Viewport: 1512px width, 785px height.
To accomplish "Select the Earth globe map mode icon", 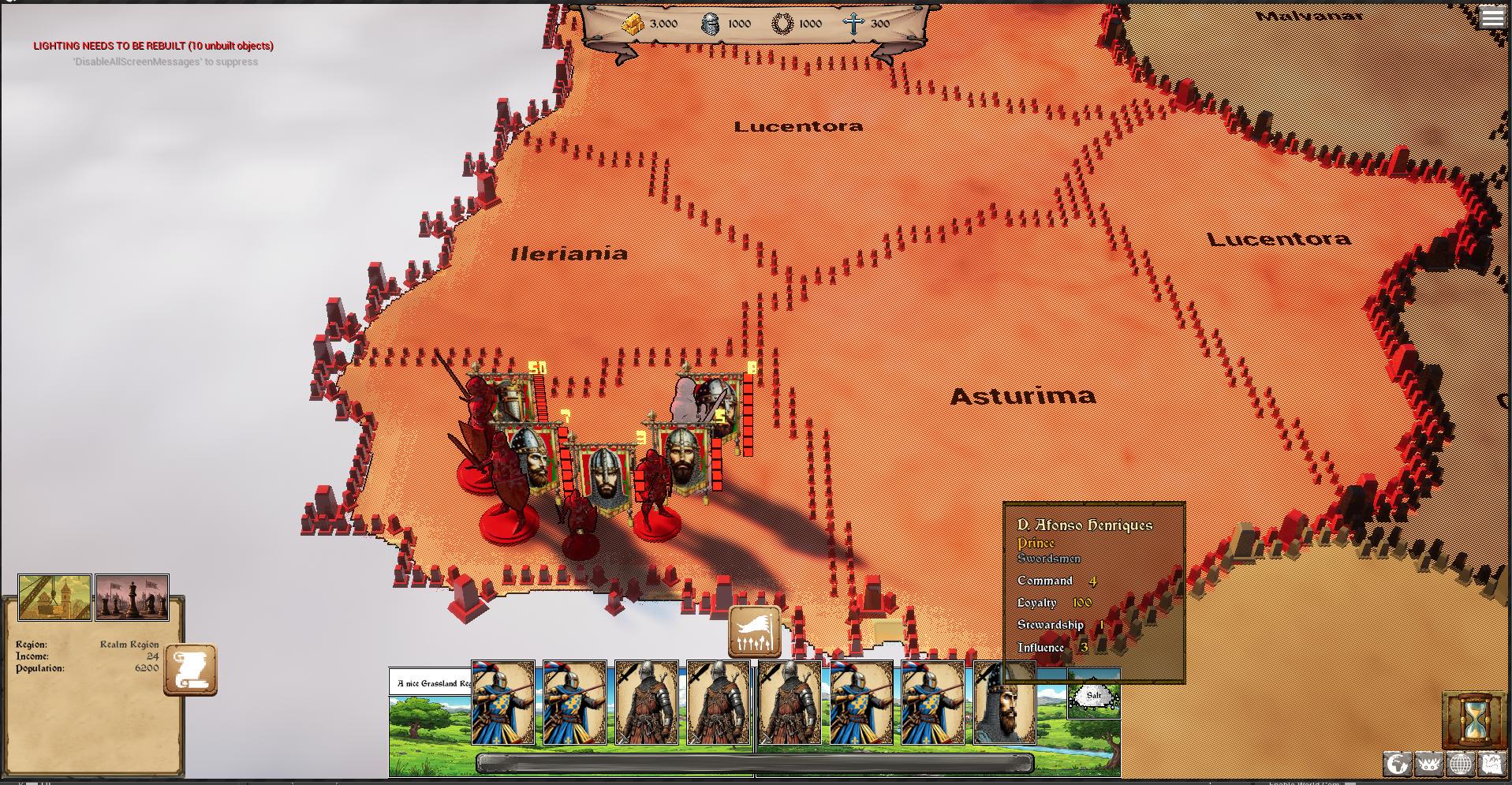I will (x=1397, y=764).
